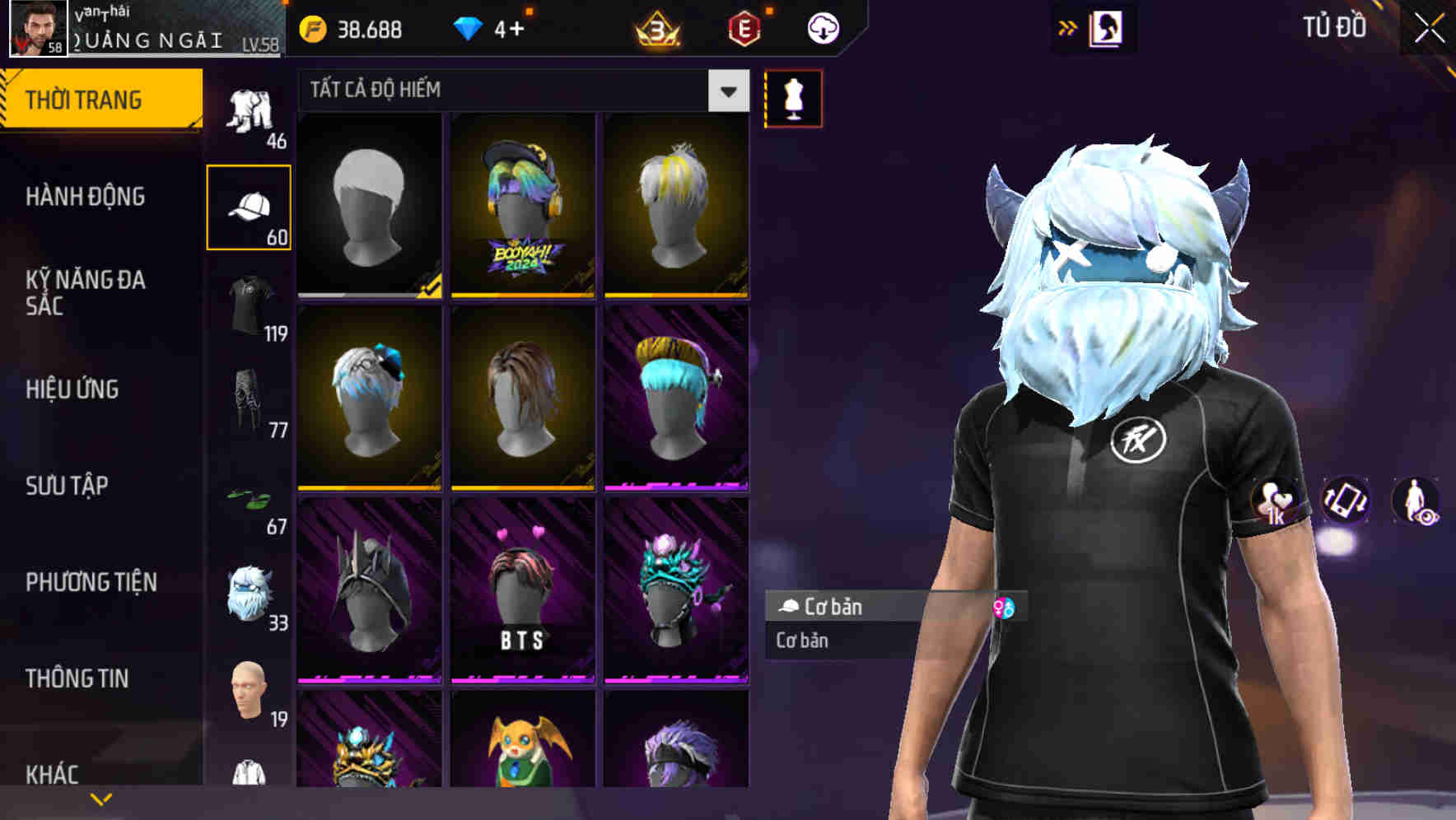The width and height of the screenshot is (1456, 820).
Task: Select the shirt category icon showing 119 items
Action: coord(250,305)
